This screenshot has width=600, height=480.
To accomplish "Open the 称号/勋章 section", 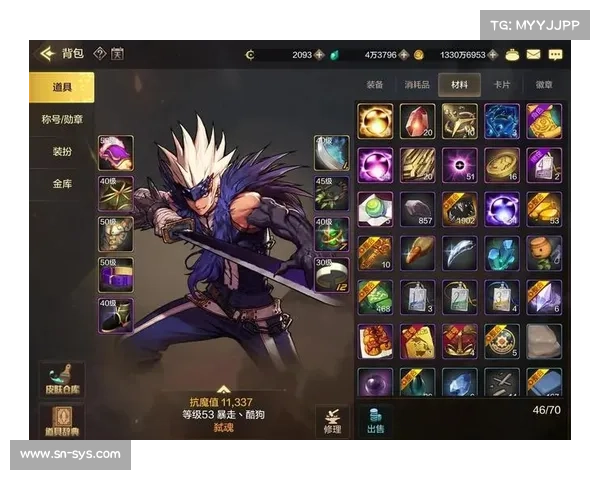I will 60,120.
